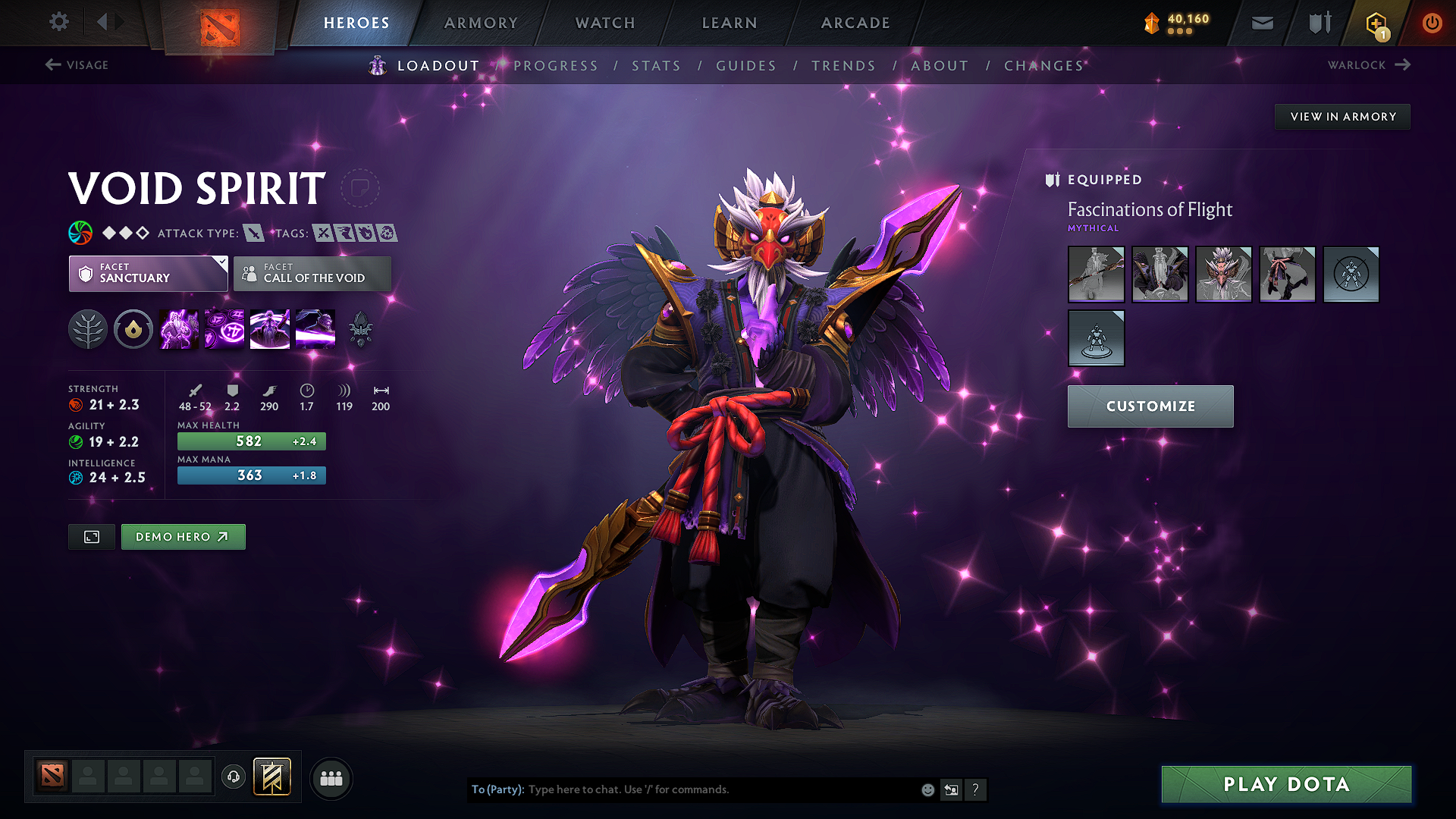Click the Max Health progress bar
This screenshot has width=1456, height=819.
coord(251,441)
